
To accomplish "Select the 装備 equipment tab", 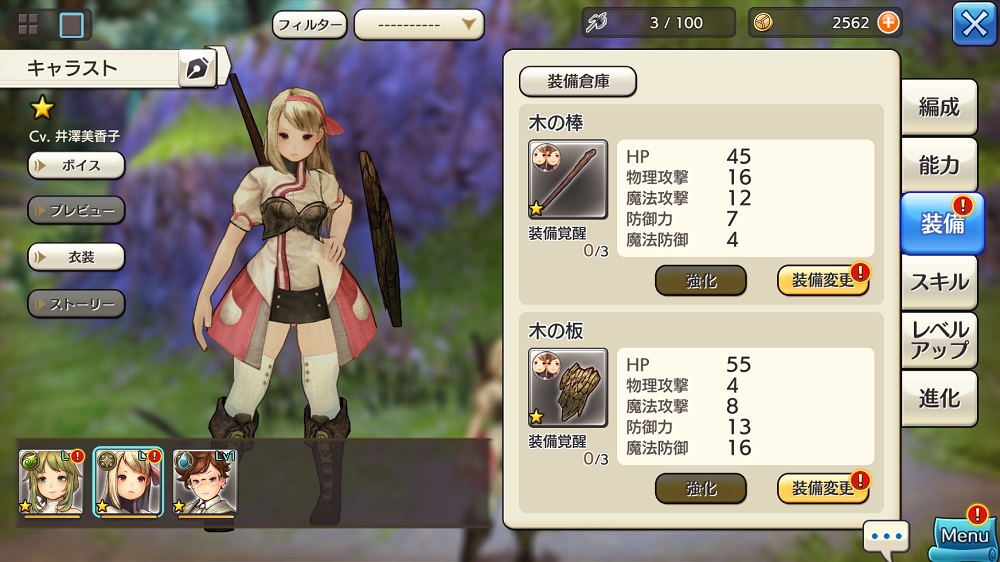I will [941, 224].
